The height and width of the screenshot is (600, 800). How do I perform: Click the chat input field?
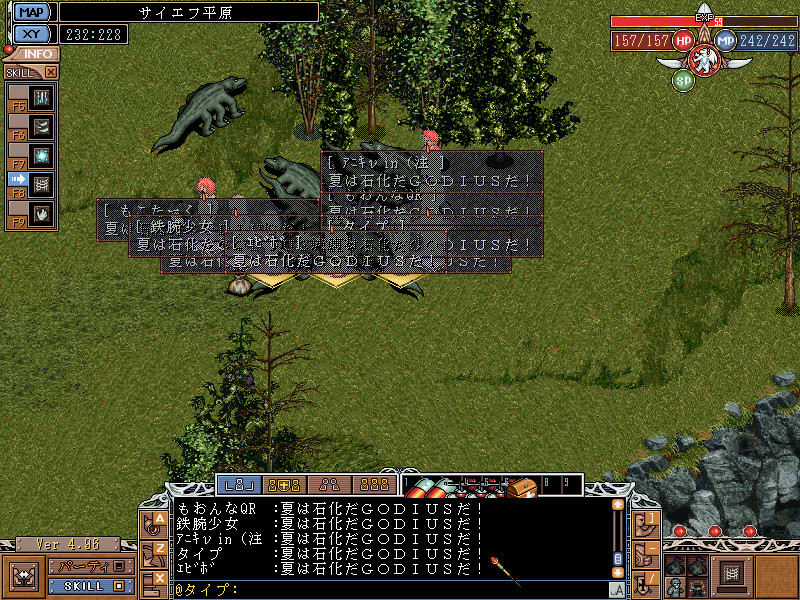pos(420,590)
